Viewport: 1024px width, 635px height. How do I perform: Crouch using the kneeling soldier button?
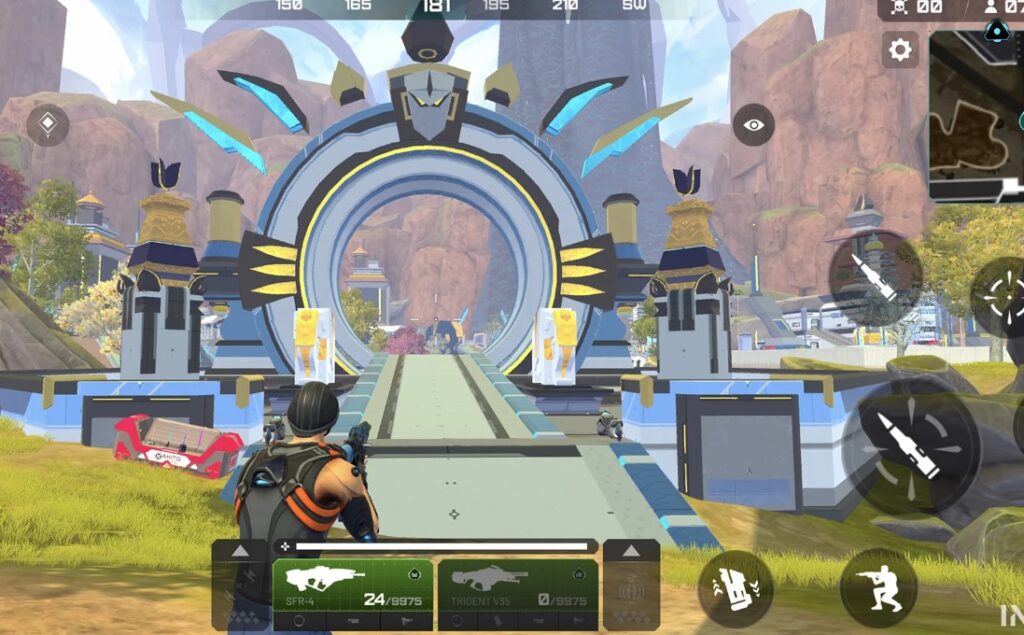pyautogui.click(x=878, y=587)
